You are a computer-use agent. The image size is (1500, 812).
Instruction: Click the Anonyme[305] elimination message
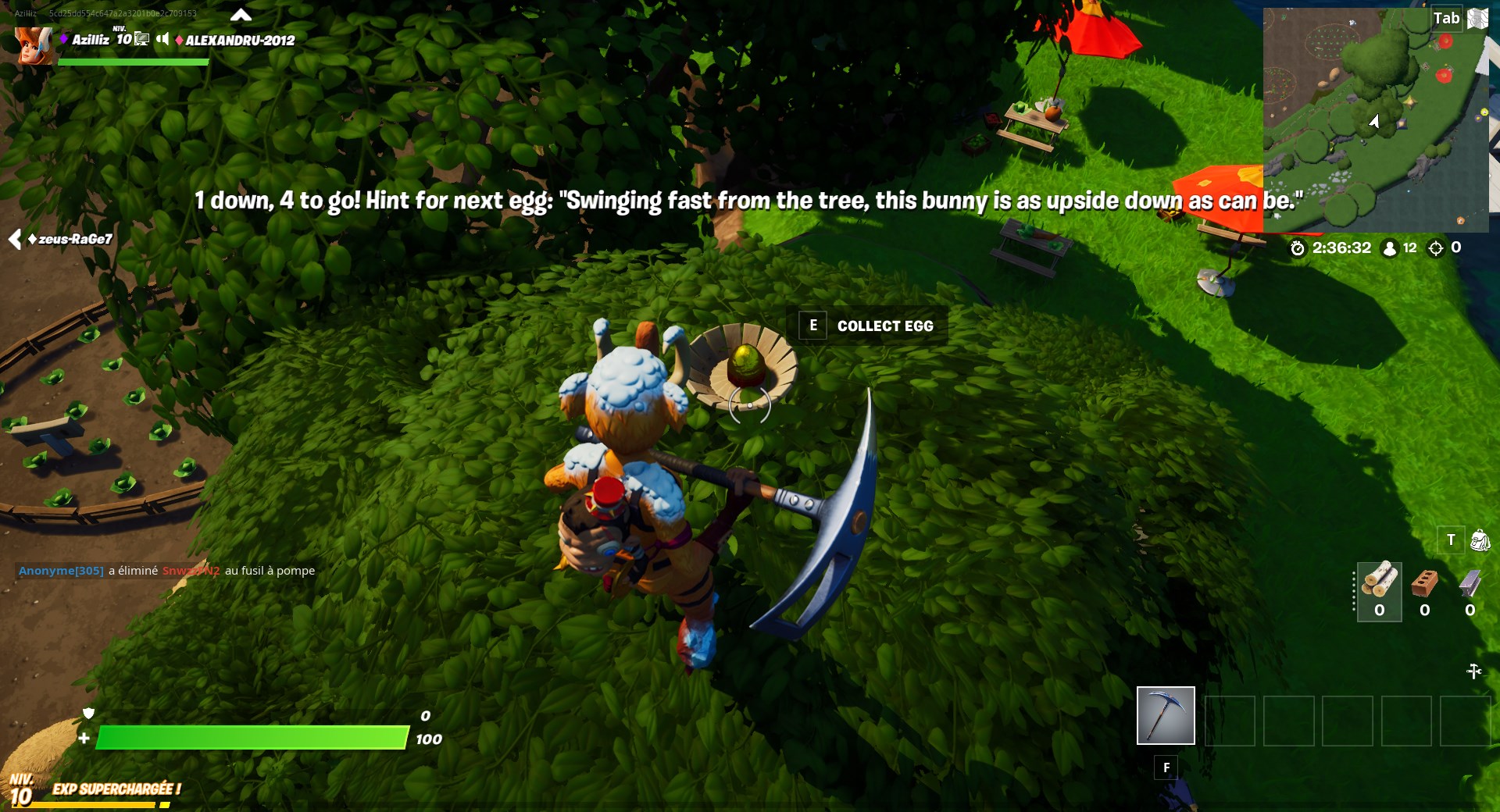[59, 571]
